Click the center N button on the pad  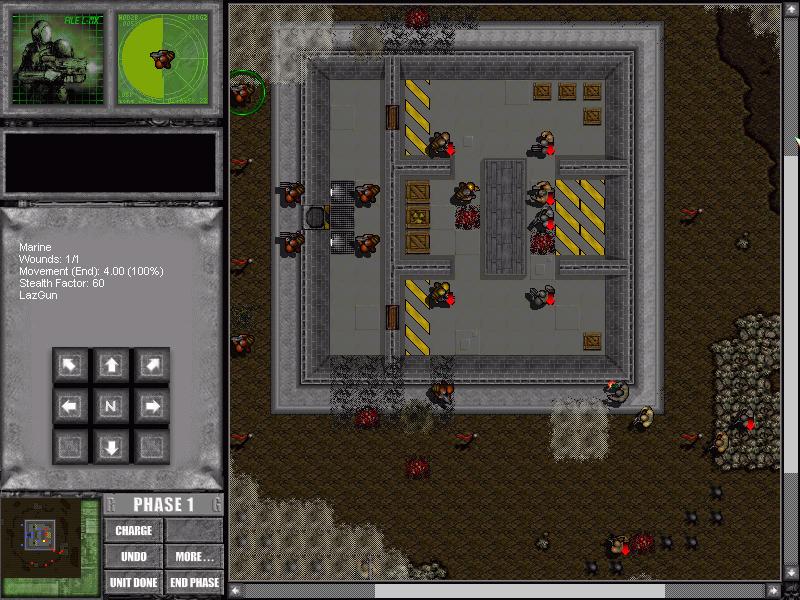click(x=111, y=406)
